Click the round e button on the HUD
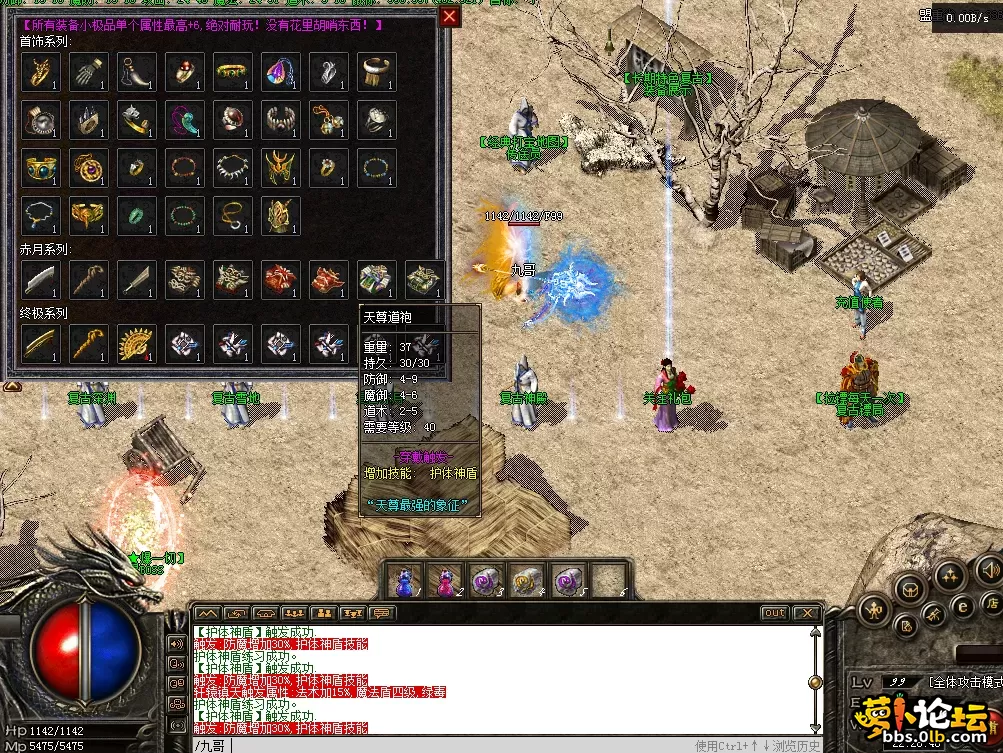This screenshot has width=1003, height=753. coord(963,604)
